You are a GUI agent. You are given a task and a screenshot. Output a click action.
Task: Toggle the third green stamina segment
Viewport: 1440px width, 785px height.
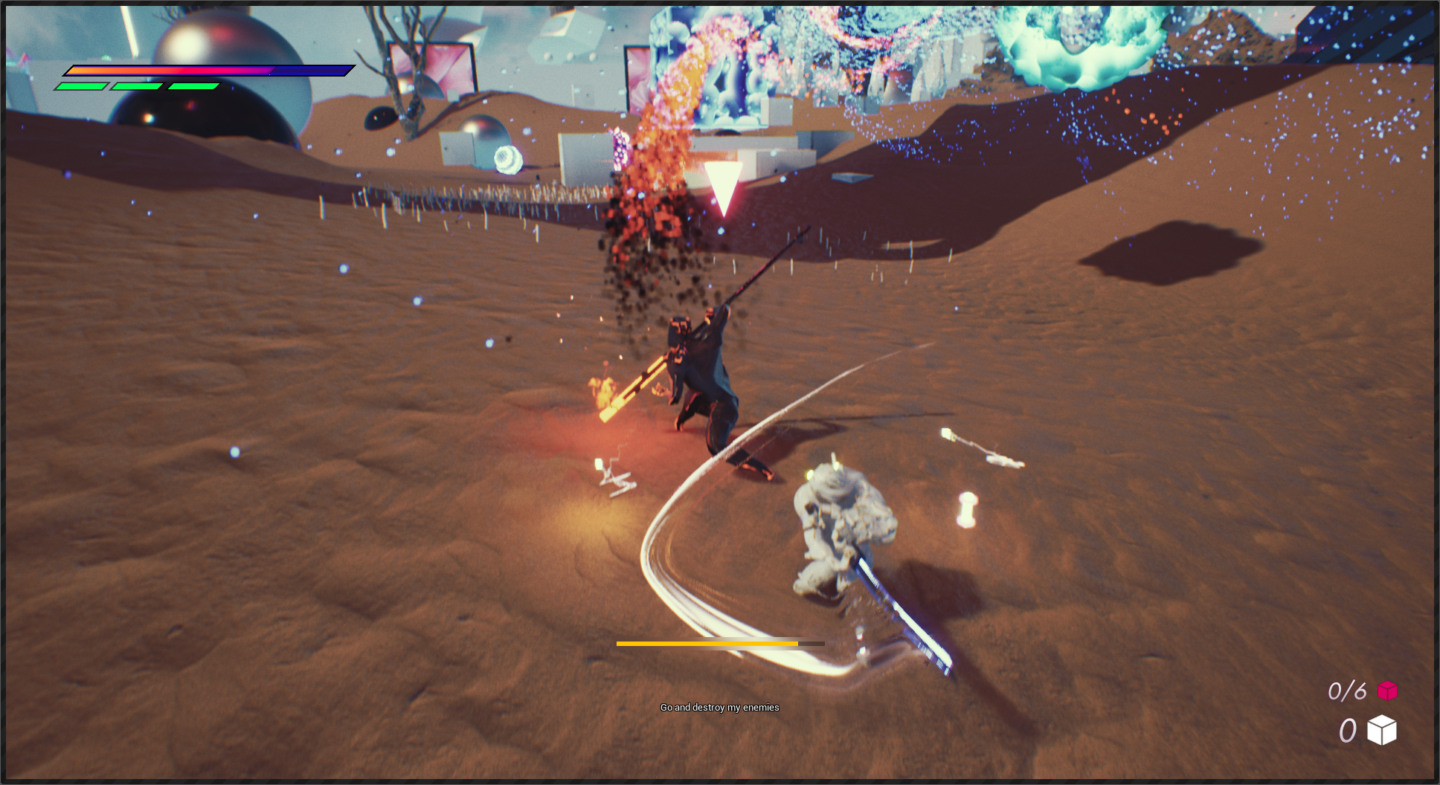pos(193,86)
